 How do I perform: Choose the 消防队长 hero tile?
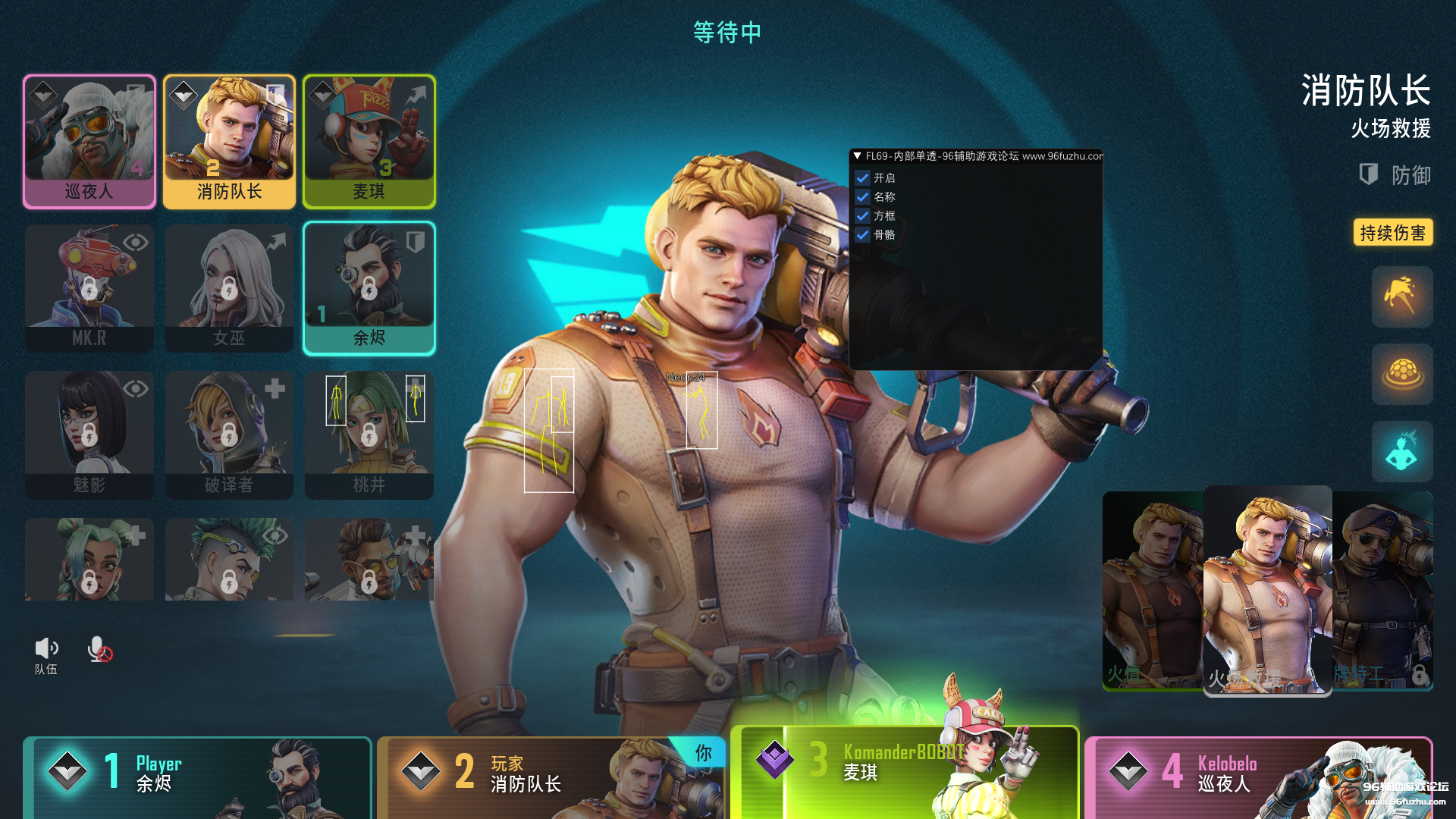pyautogui.click(x=229, y=141)
